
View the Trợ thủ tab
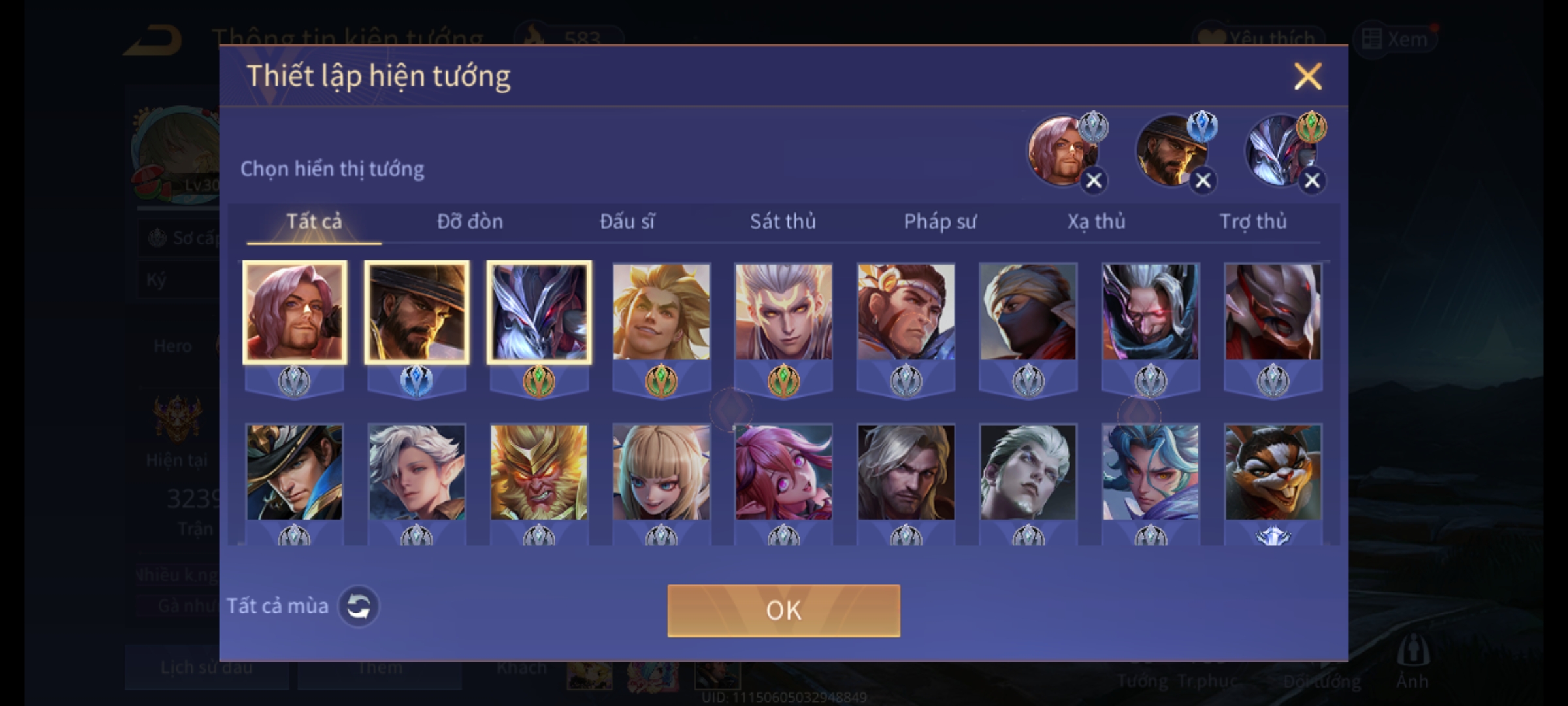[x=1253, y=222]
